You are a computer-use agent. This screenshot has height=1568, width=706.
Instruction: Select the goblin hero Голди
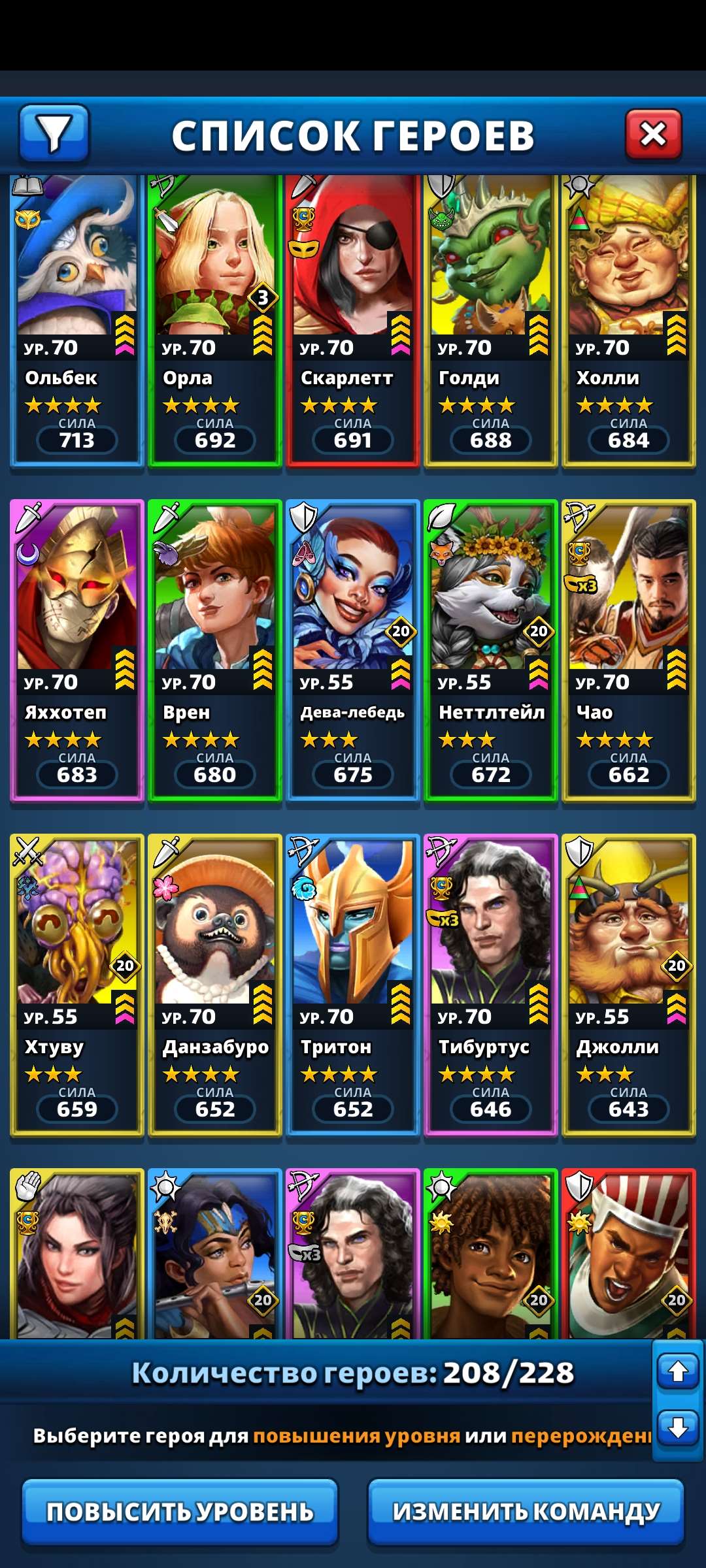(x=490, y=320)
